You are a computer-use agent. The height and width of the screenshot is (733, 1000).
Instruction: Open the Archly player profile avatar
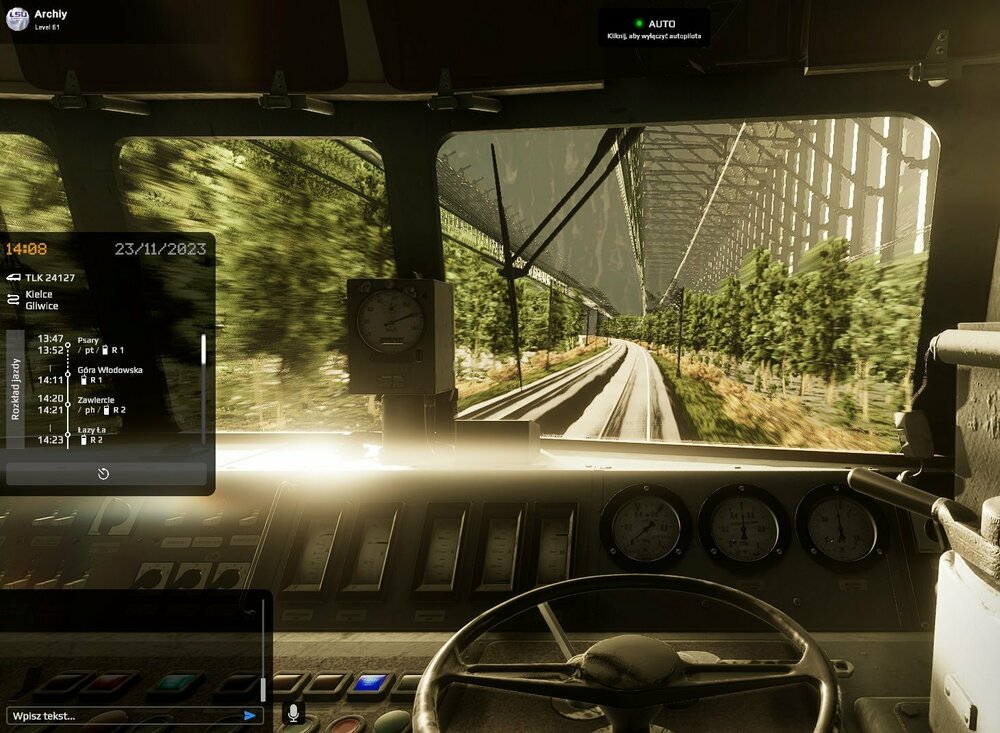(x=17, y=19)
